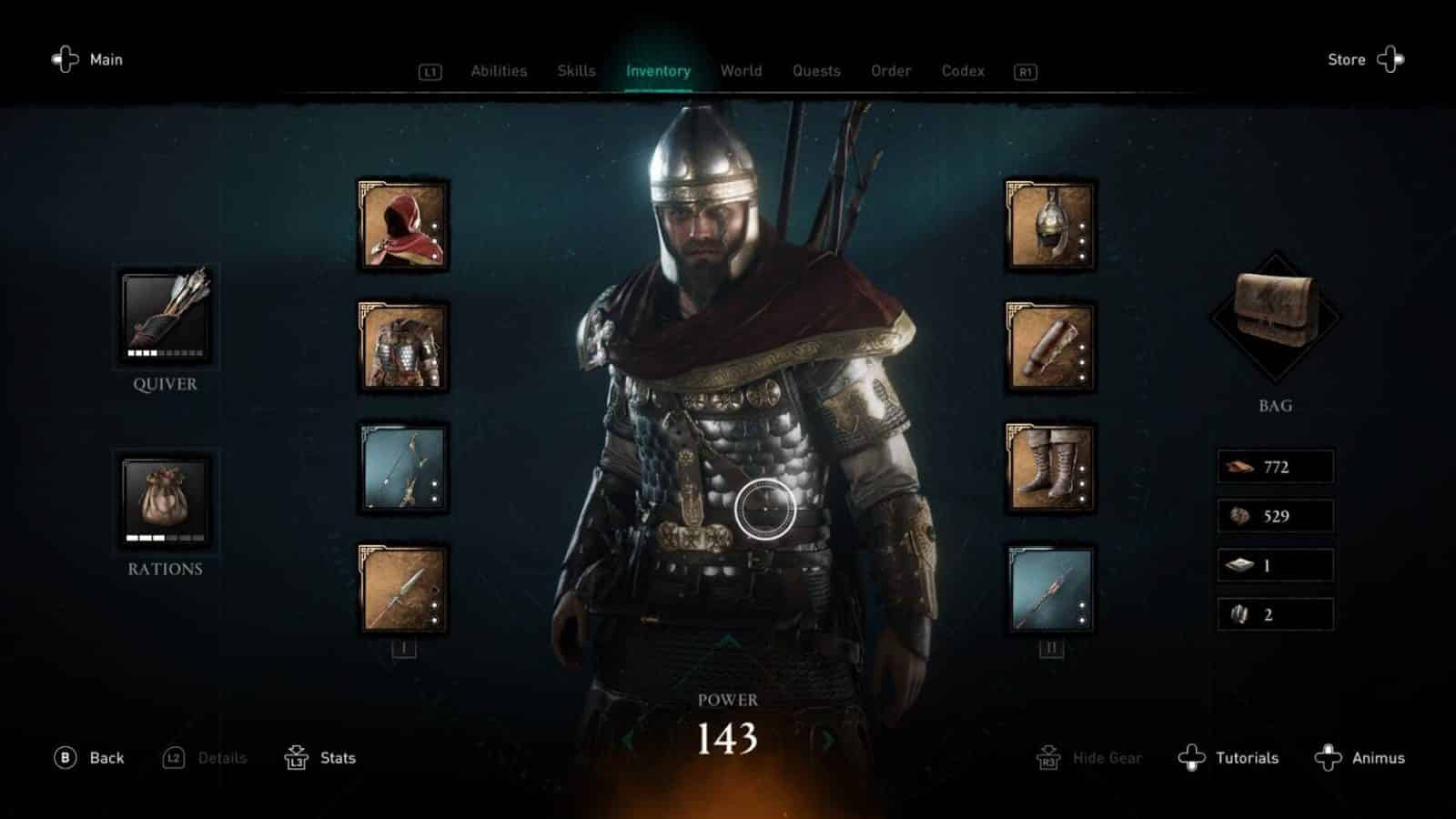1456x819 pixels.
Task: Open the Tutorials menu
Action: coord(1248,757)
